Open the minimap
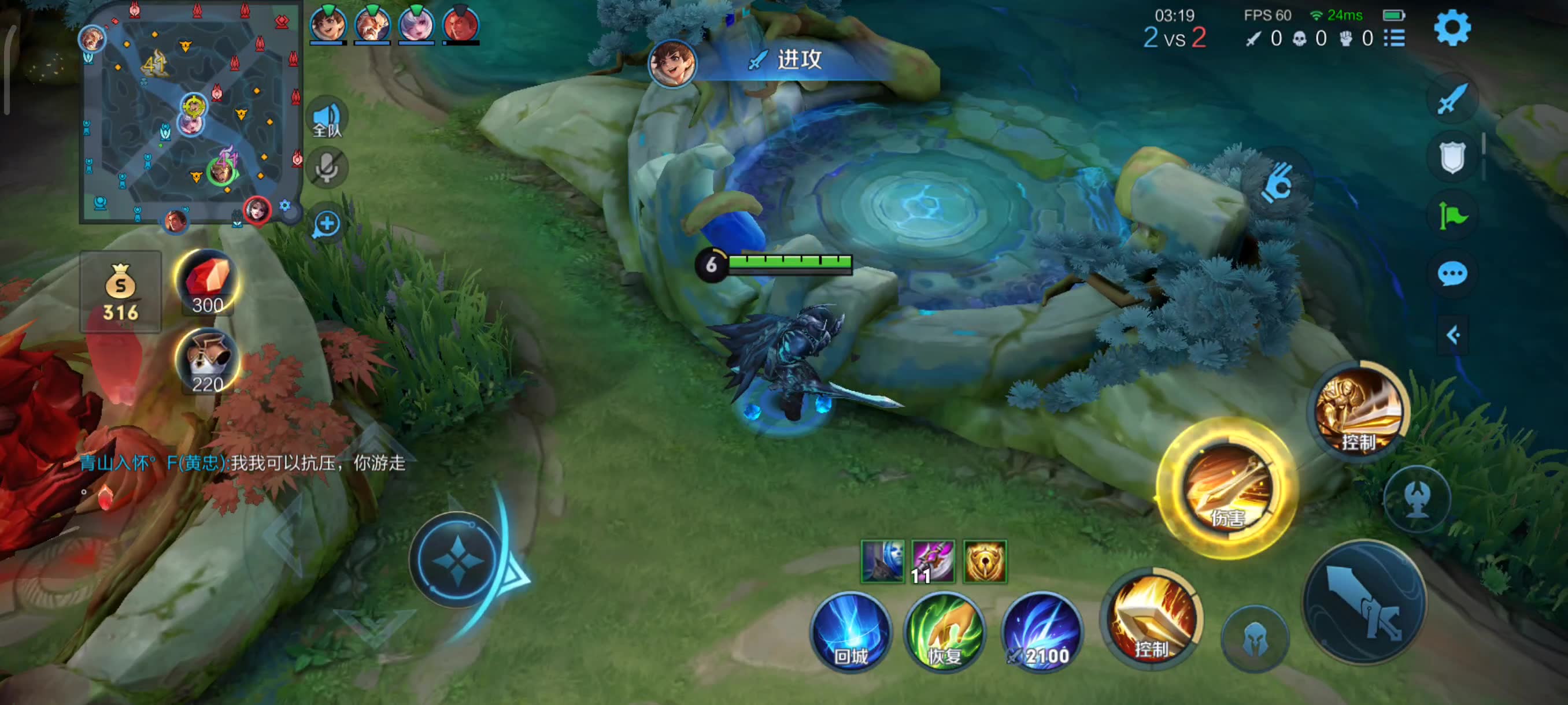The height and width of the screenshot is (705, 1568). click(190, 112)
